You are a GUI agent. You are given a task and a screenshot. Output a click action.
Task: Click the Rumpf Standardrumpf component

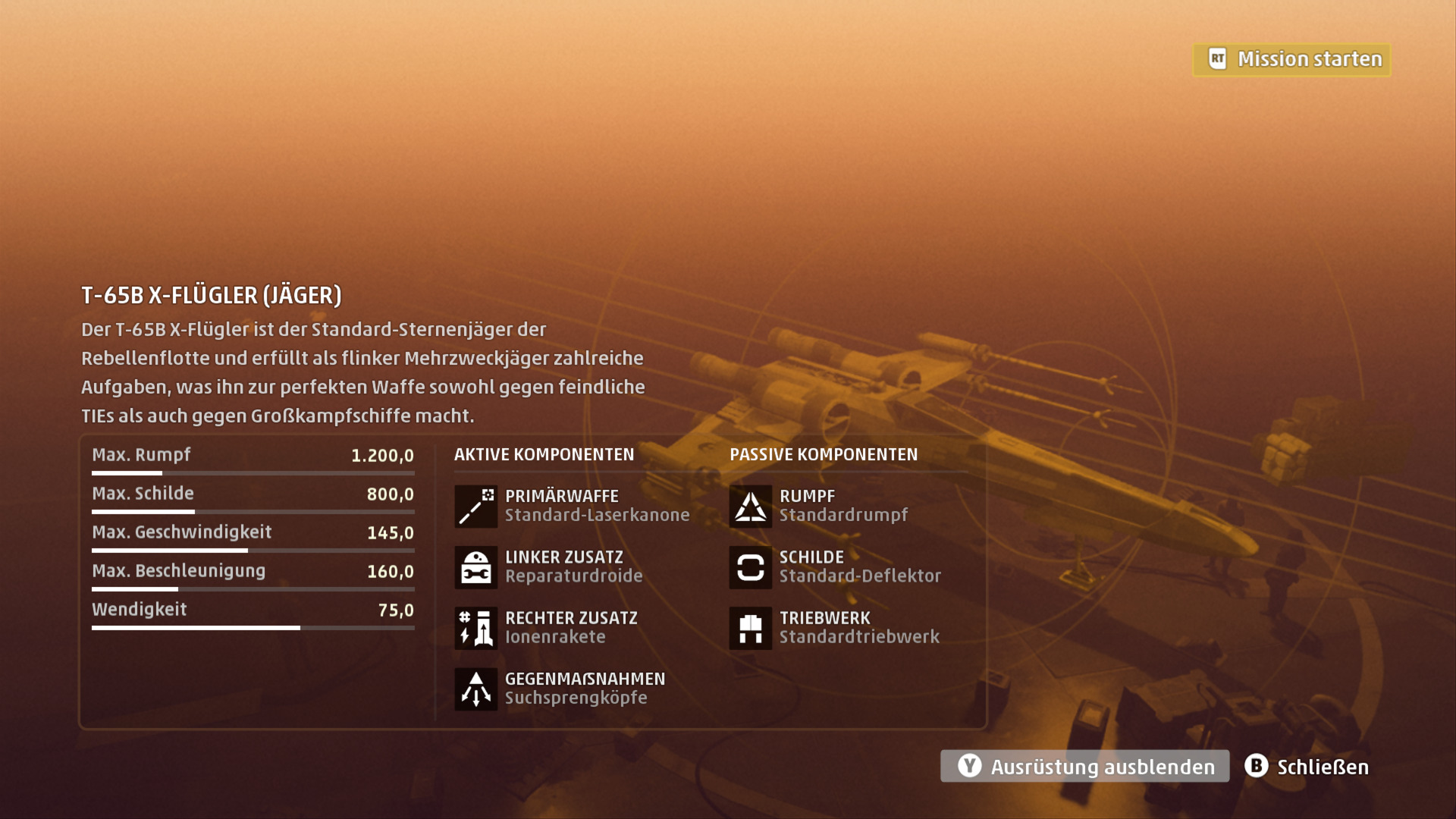click(818, 506)
